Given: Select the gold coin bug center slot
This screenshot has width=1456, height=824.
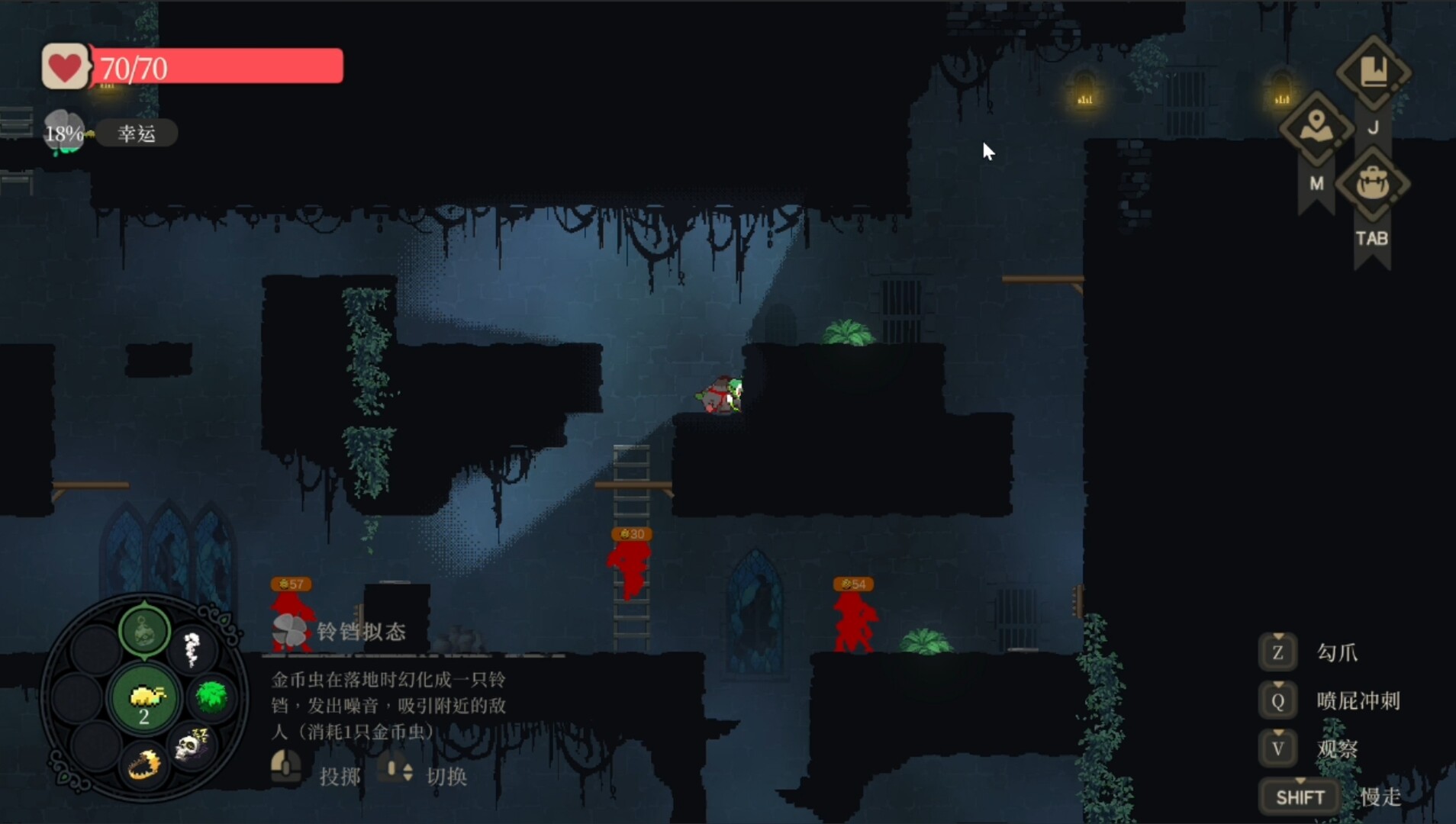Looking at the screenshot, I should 144,698.
